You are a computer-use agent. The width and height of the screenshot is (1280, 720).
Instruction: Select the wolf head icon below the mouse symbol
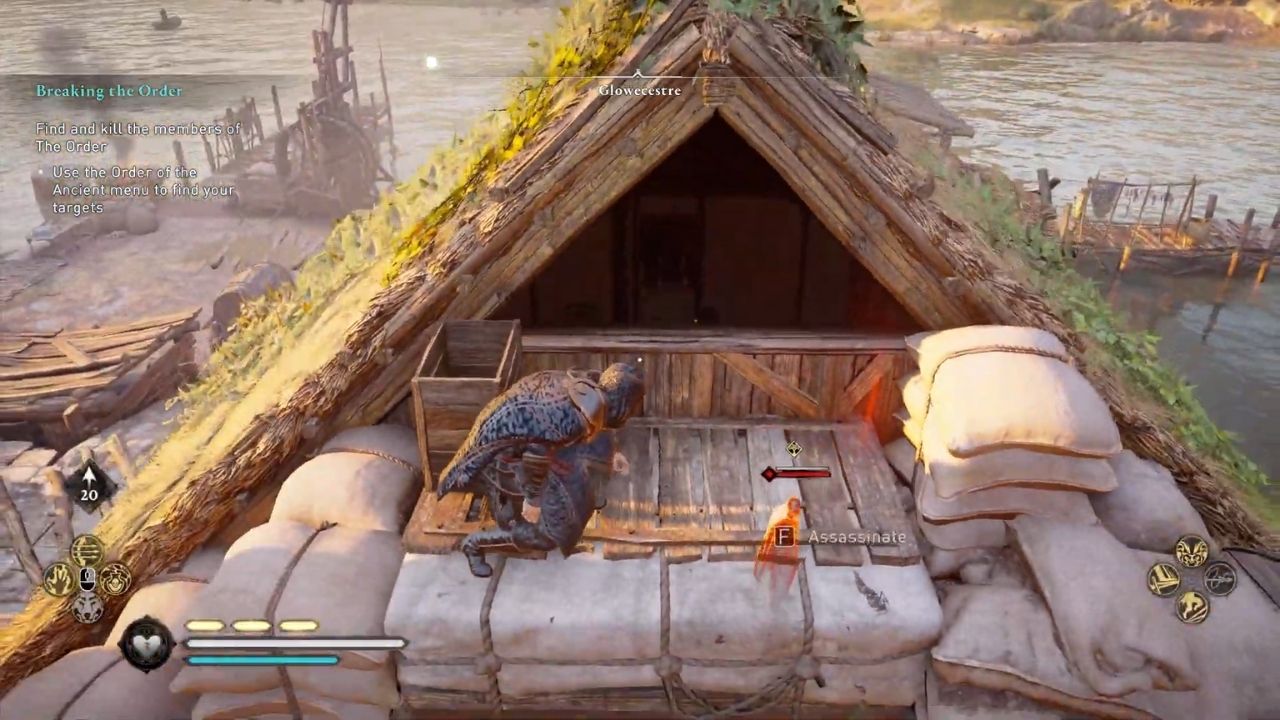tap(87, 608)
